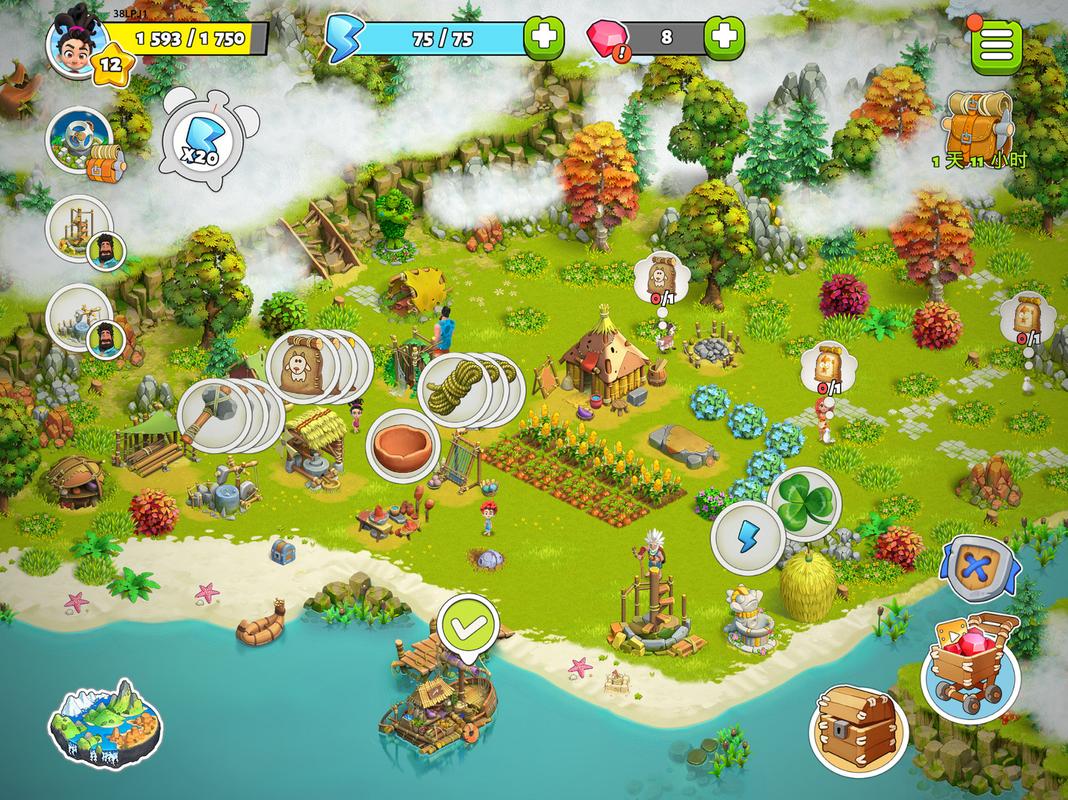Collect the four-leaf clover bubble

[x=805, y=503]
